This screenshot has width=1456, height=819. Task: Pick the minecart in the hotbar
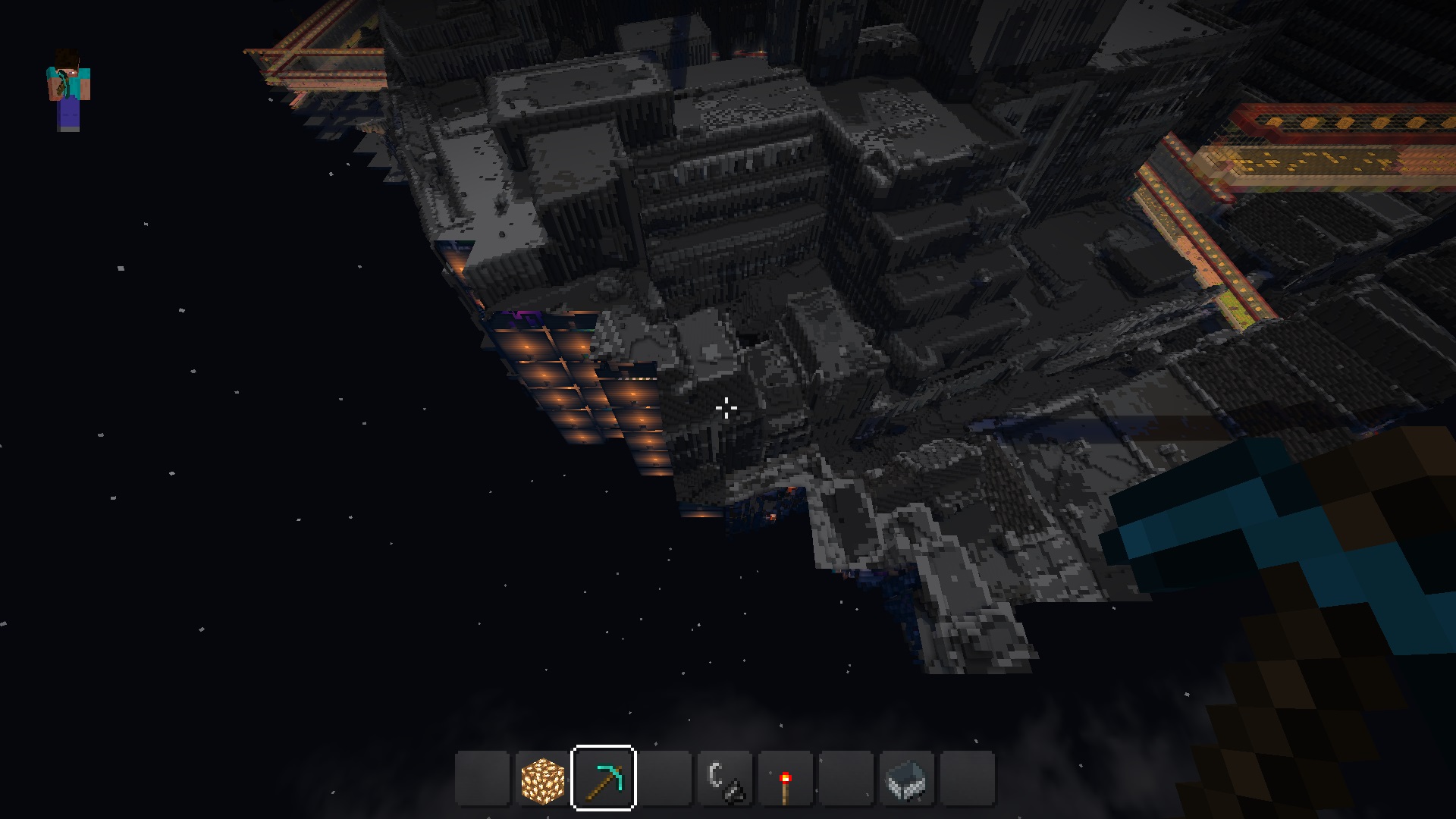(907, 779)
